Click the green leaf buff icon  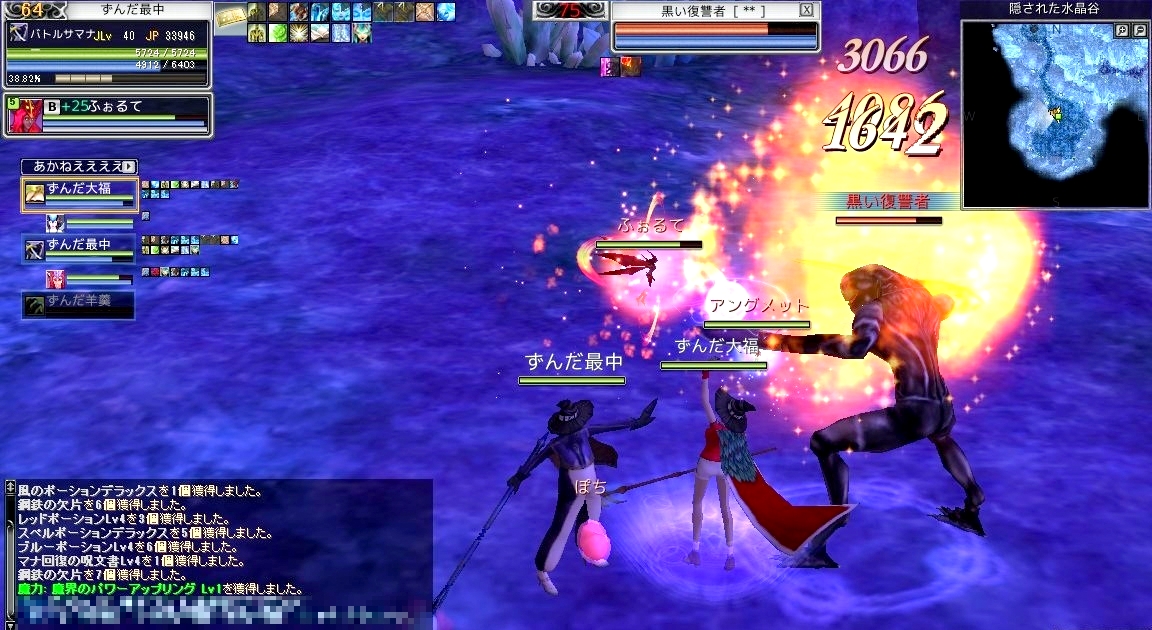(x=276, y=33)
